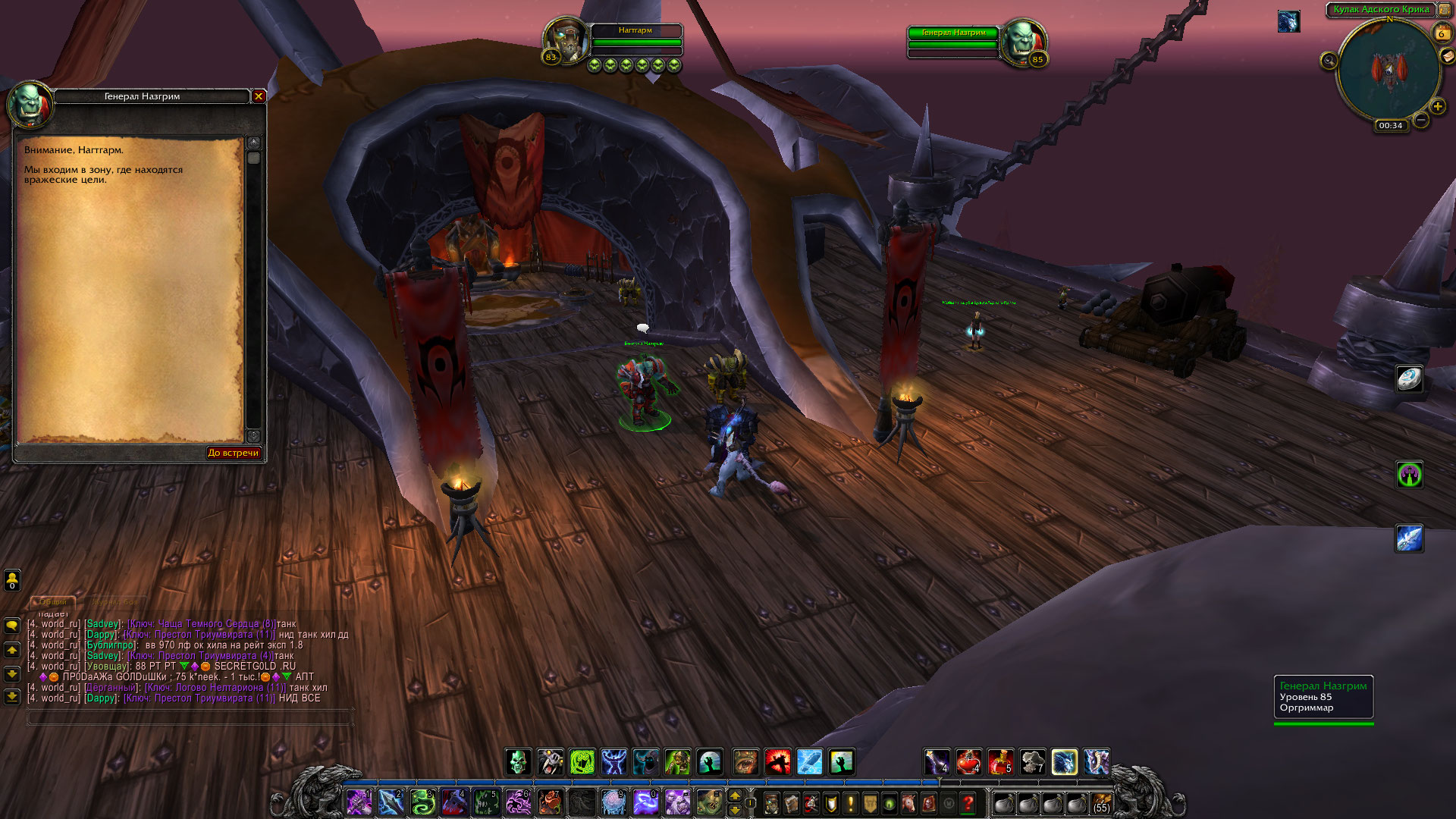This screenshot has height=819, width=1456.
Task: Click the Кулак Адского Крика zone label
Action: [1381, 10]
